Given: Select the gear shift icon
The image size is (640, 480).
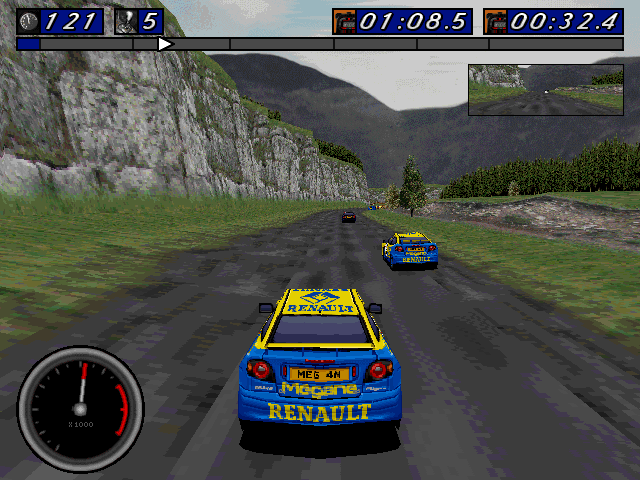Looking at the screenshot, I should coord(127,21).
